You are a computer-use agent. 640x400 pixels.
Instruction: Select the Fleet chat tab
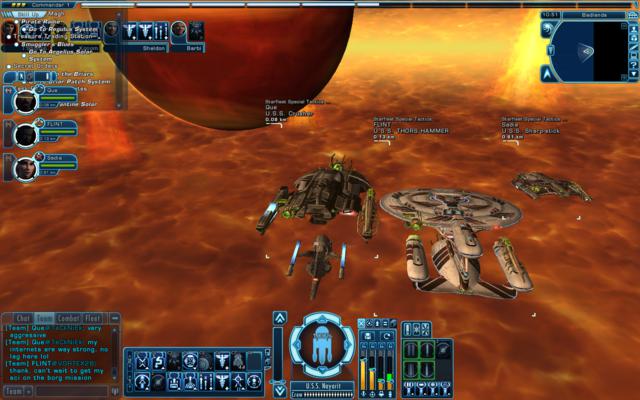tap(94, 318)
